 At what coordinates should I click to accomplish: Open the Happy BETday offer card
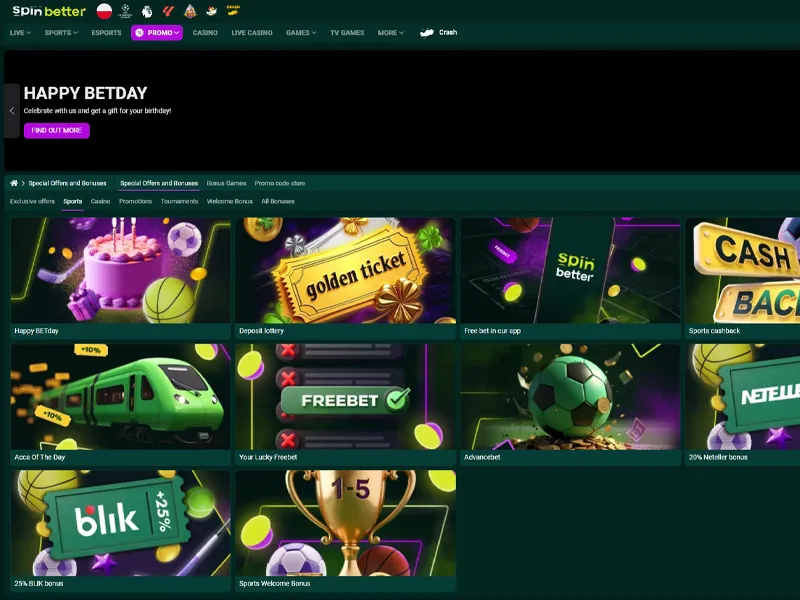coord(120,272)
